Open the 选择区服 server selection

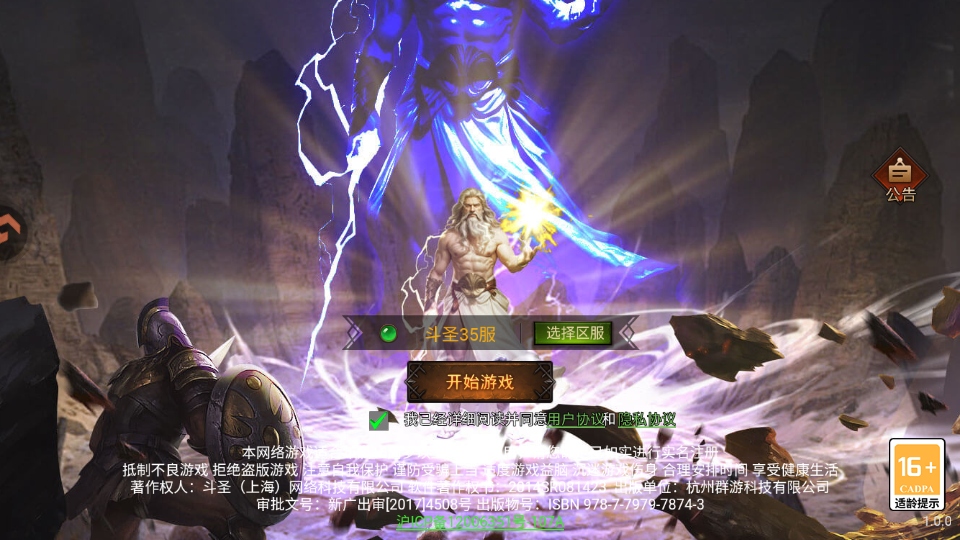coord(573,333)
